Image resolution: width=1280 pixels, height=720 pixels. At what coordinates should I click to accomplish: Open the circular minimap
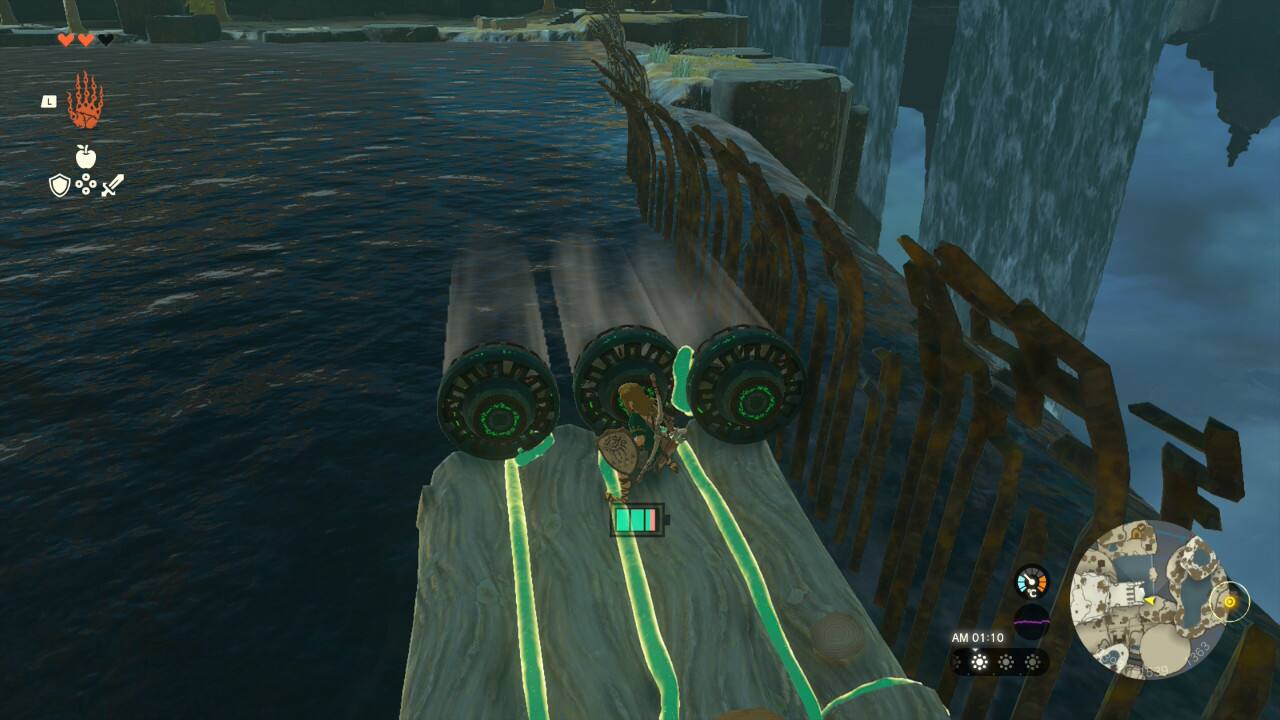click(1148, 600)
